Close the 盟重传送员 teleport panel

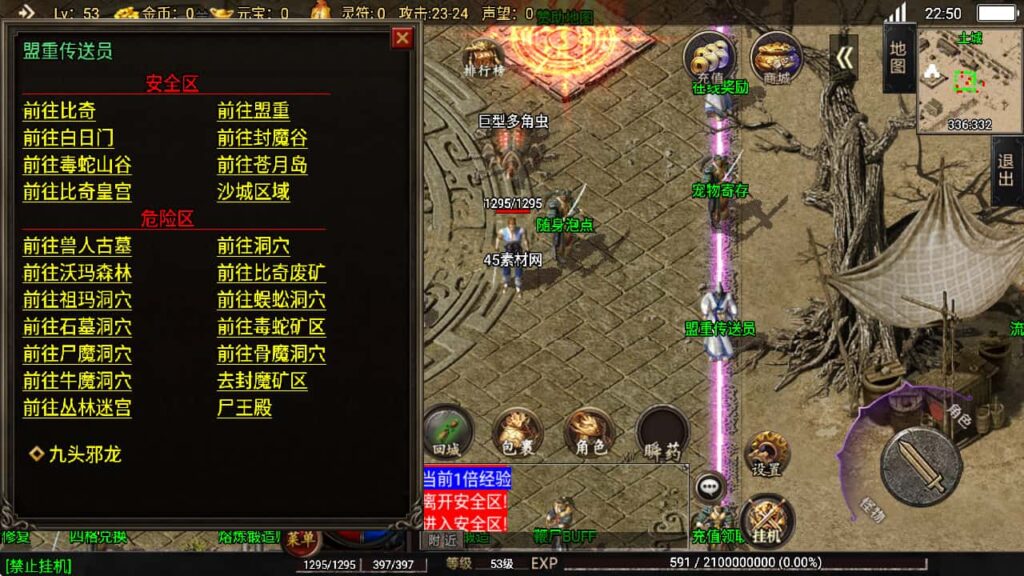[x=402, y=38]
